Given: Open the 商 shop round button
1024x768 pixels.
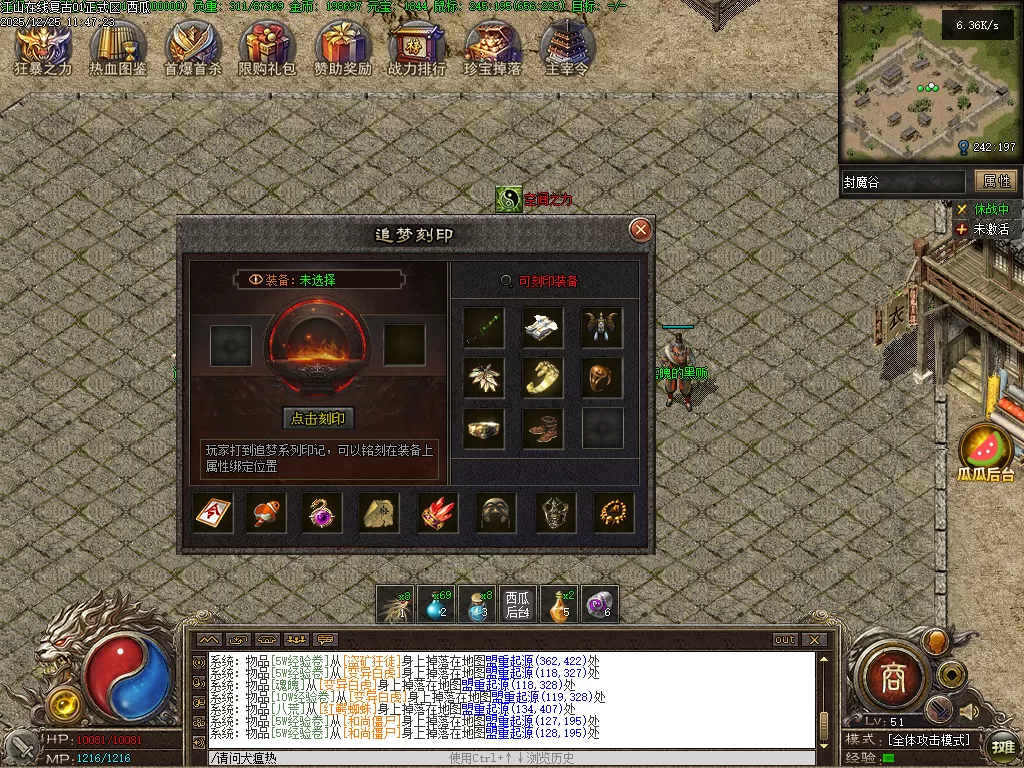Looking at the screenshot, I should 892,679.
